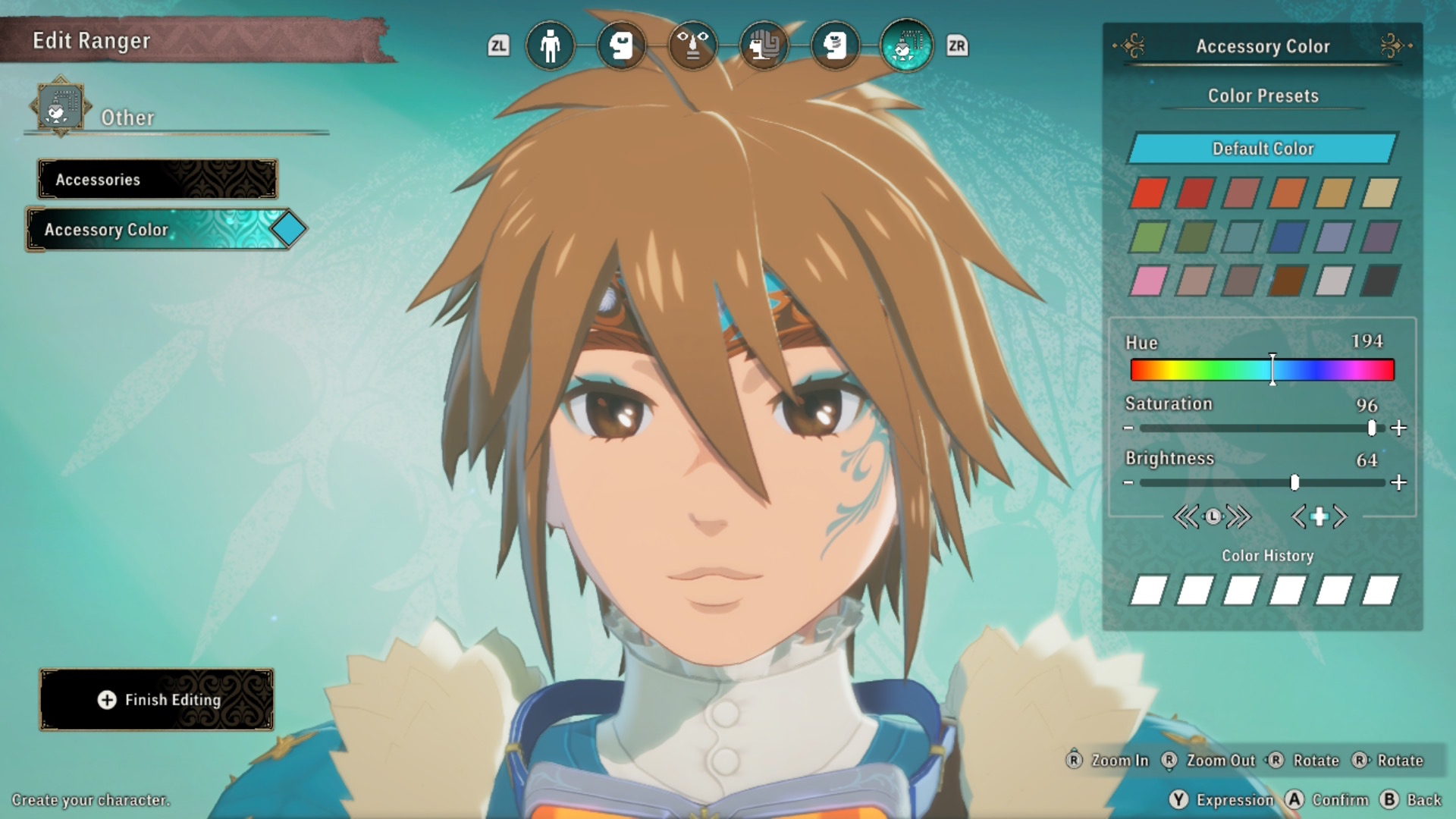
Task: Increase Saturation with the plus button
Action: click(1399, 428)
